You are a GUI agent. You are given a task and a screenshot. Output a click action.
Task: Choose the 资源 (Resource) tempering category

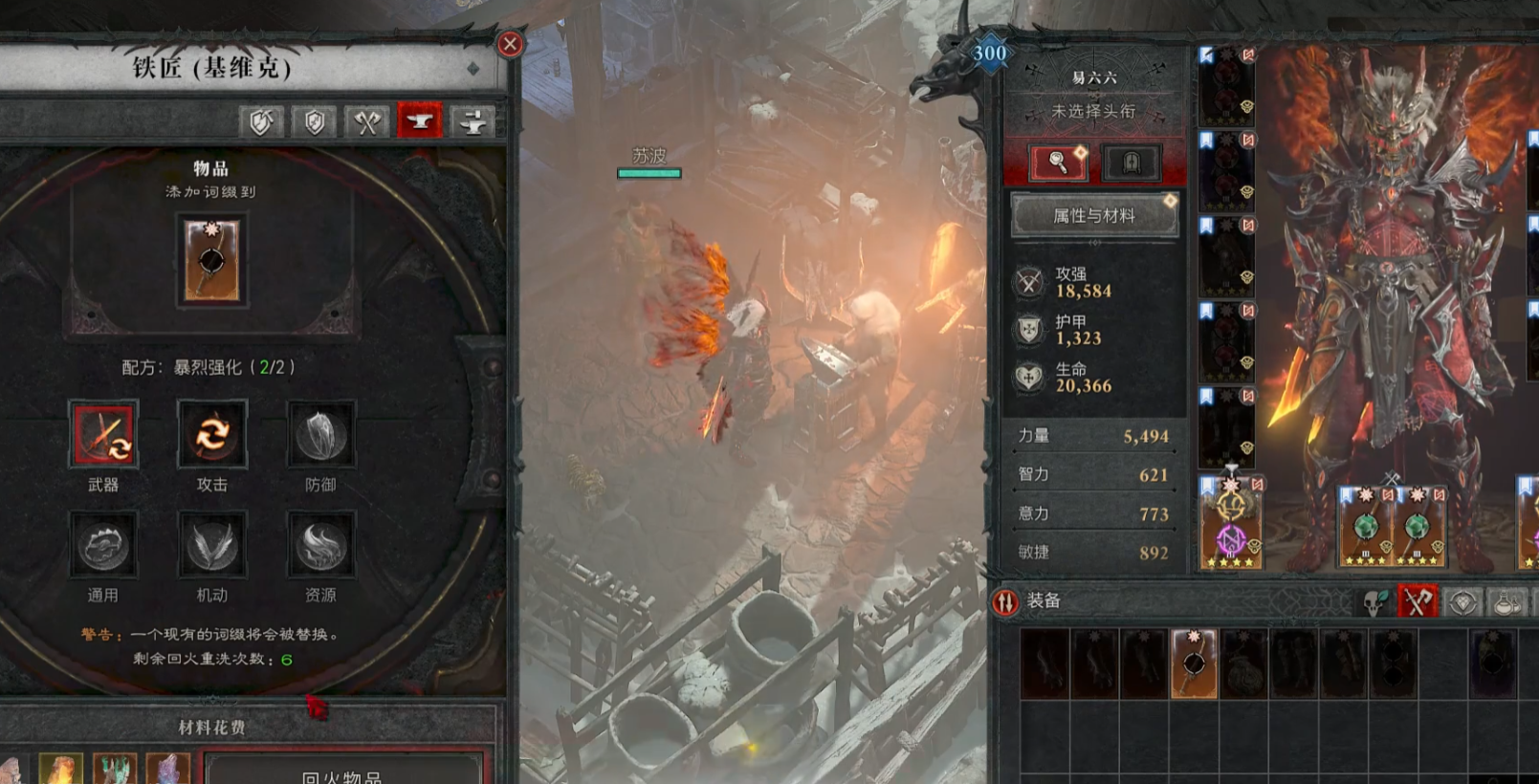coord(320,546)
